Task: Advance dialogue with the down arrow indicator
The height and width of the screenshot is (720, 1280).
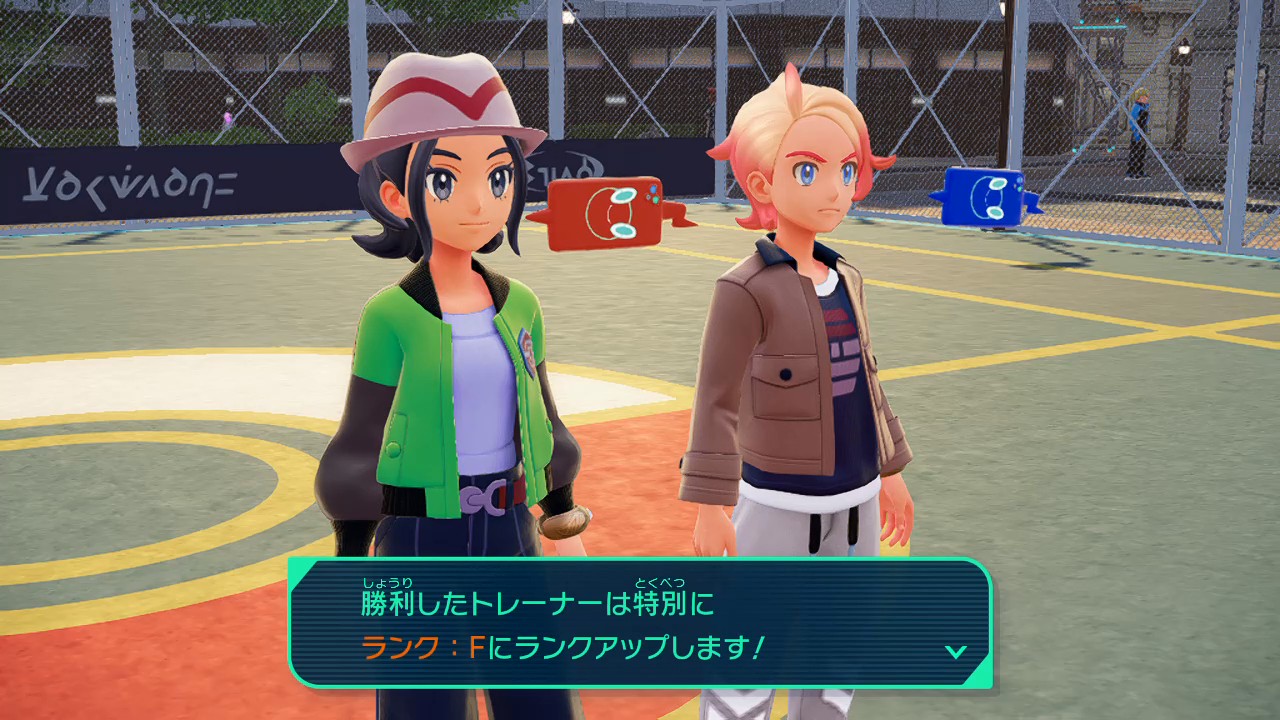Action: [x=955, y=651]
